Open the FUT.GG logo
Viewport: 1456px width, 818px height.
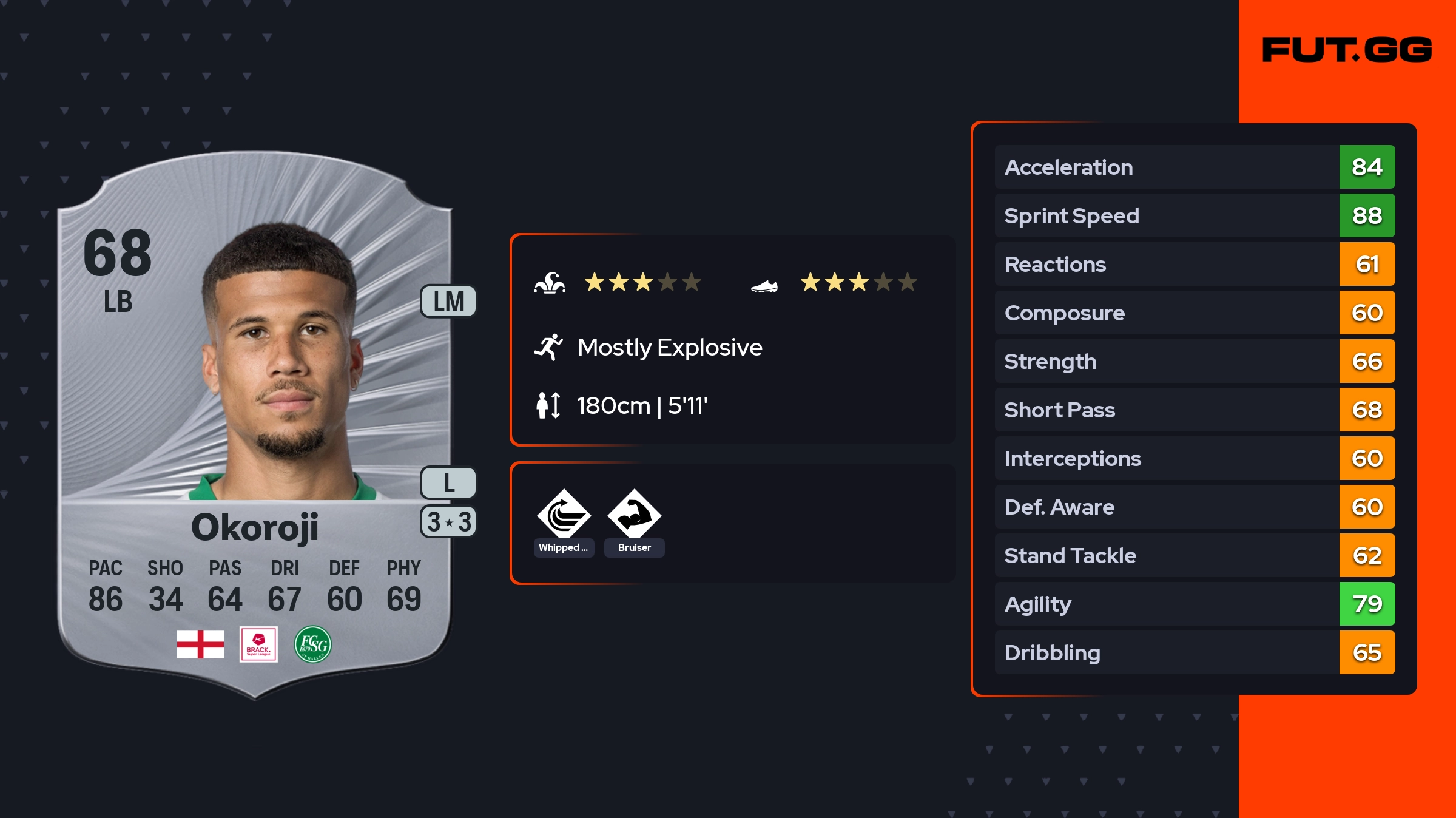tap(1347, 50)
